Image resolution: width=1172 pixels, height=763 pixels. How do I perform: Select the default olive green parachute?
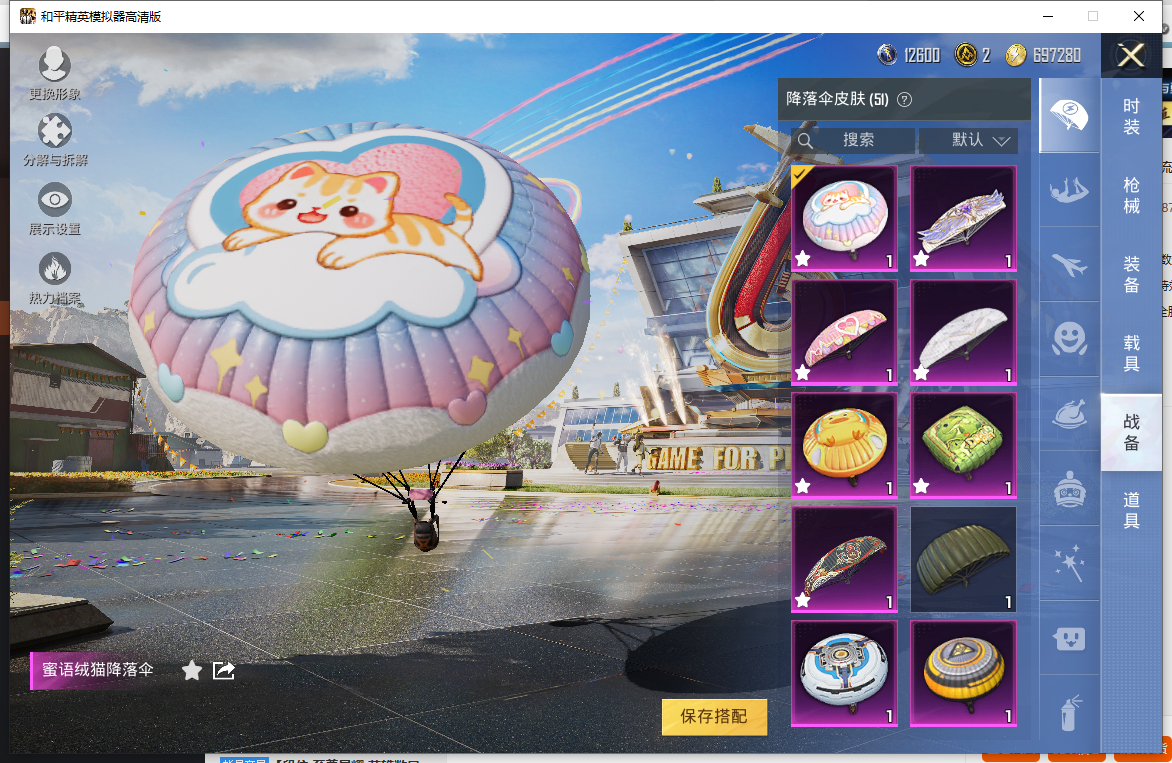[963, 559]
